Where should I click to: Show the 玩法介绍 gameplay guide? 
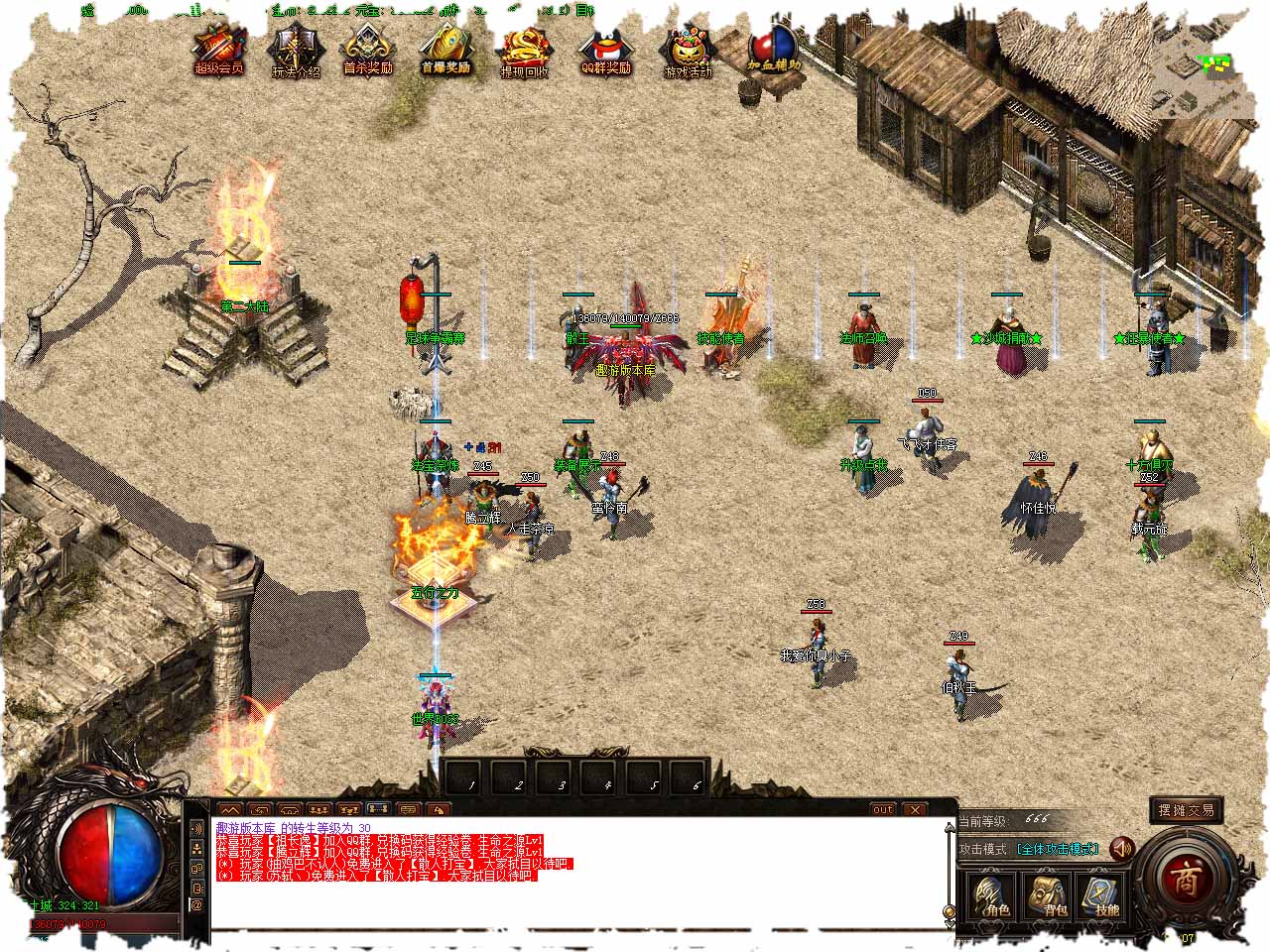pyautogui.click(x=295, y=52)
